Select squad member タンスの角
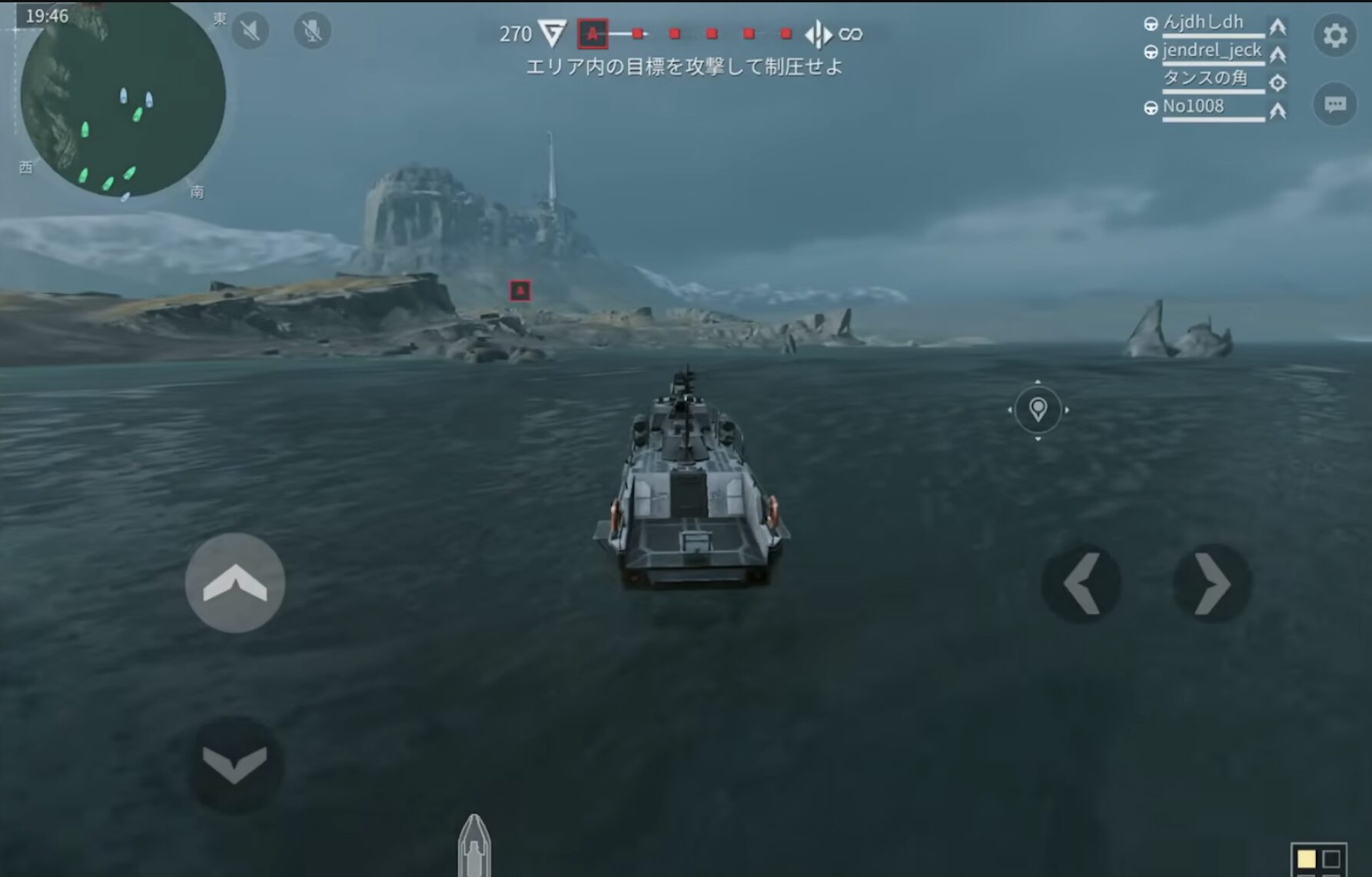Image resolution: width=1372 pixels, height=877 pixels. 1204,78
